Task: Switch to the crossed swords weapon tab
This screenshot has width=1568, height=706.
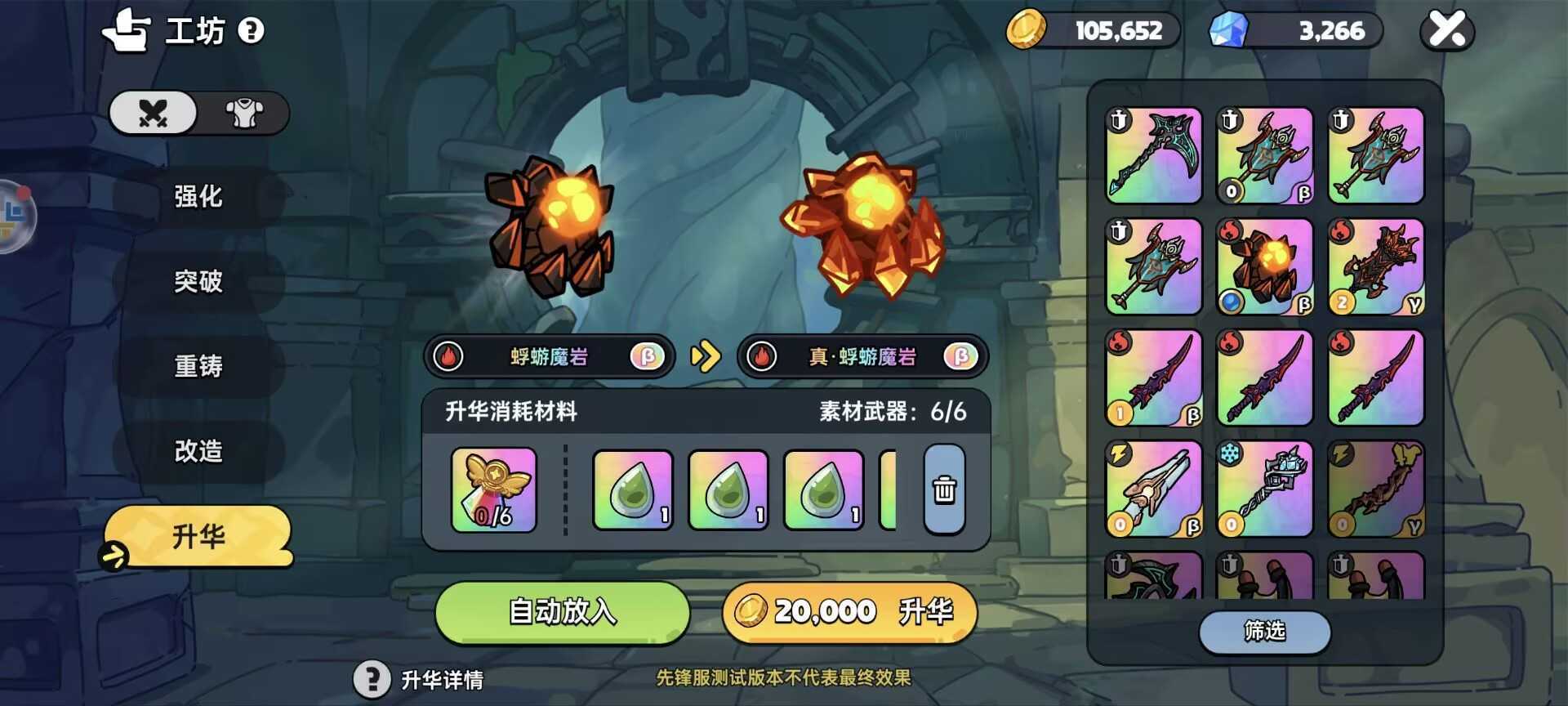Action: tap(154, 113)
